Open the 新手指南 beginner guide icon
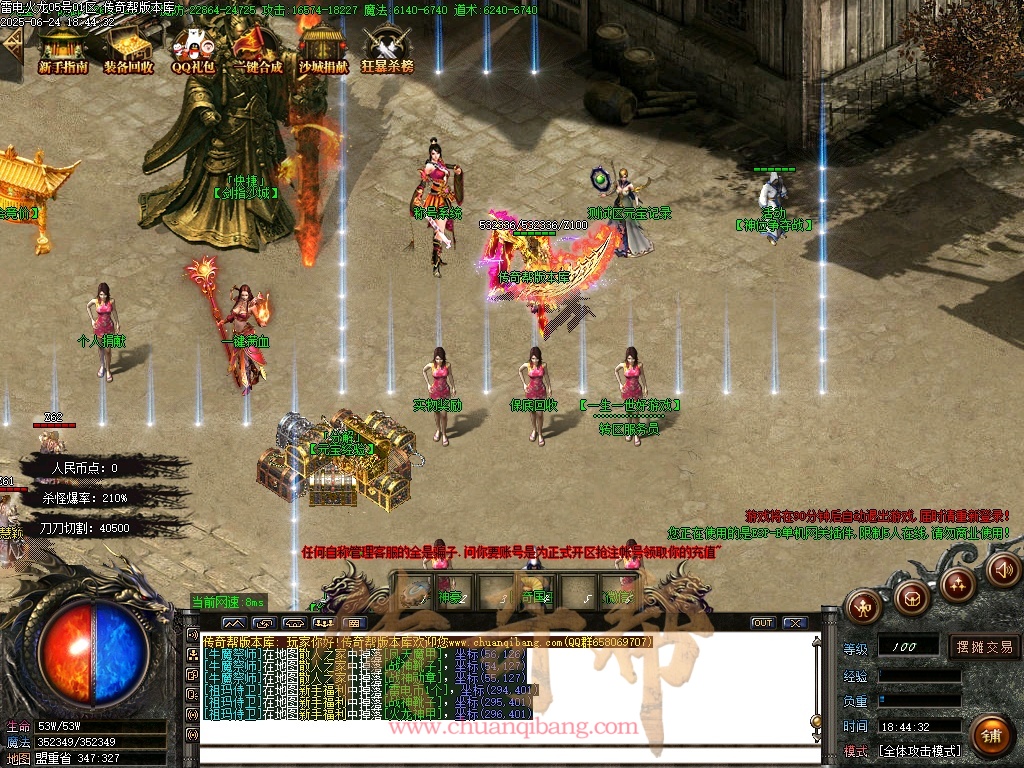The height and width of the screenshot is (768, 1024). 63,49
